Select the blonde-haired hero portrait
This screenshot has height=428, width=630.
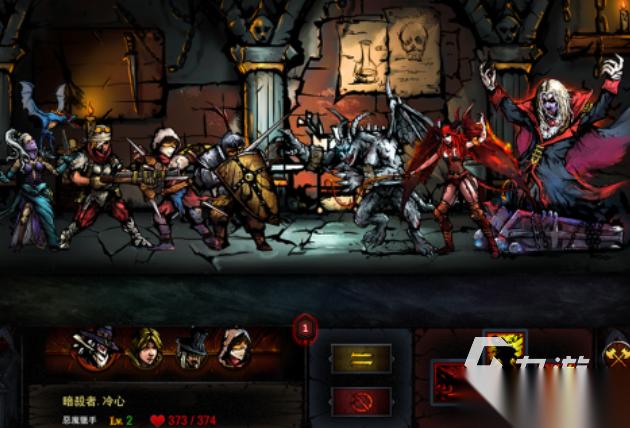pyautogui.click(x=148, y=349)
